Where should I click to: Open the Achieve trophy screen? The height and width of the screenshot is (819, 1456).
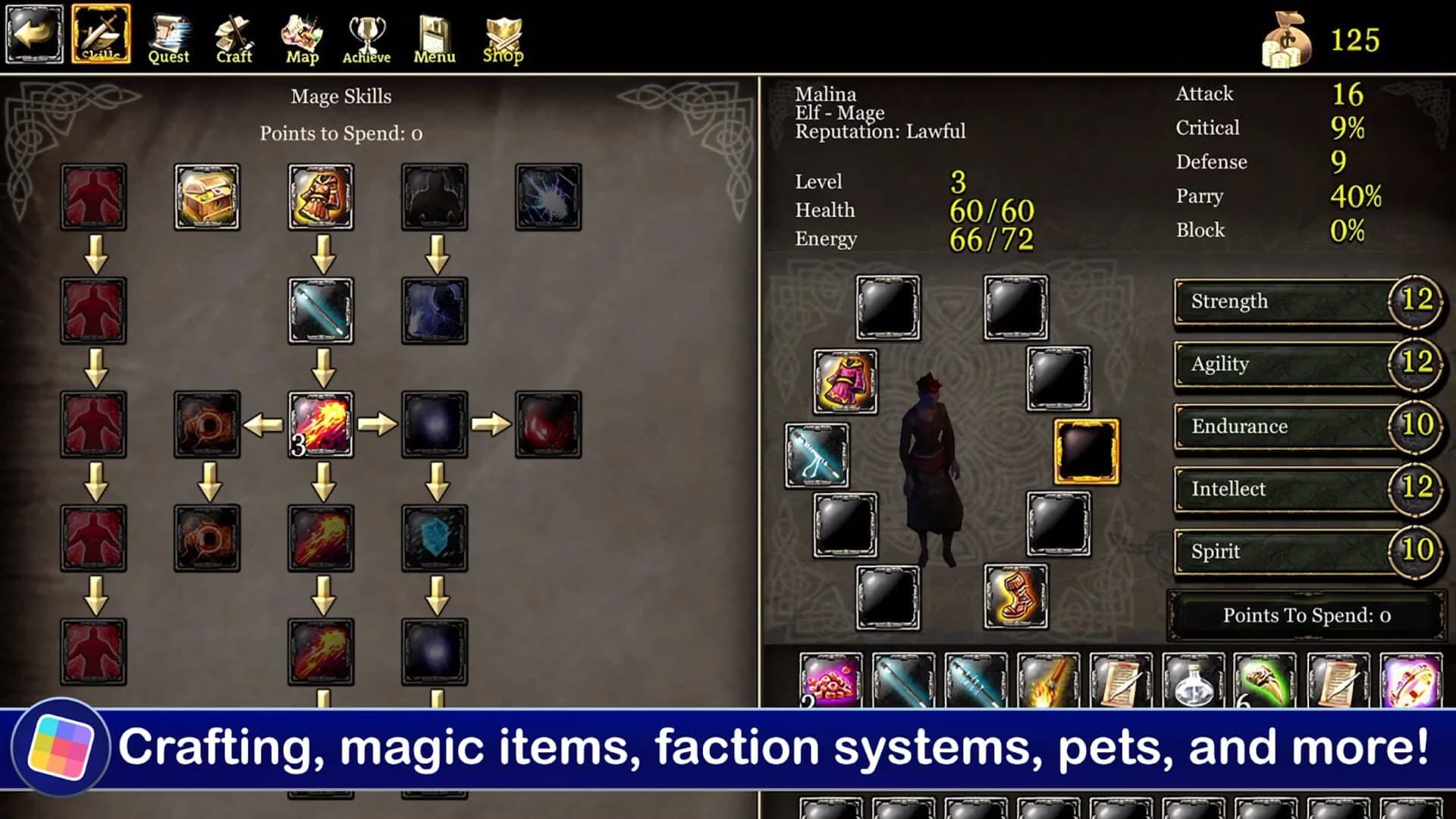tap(366, 36)
